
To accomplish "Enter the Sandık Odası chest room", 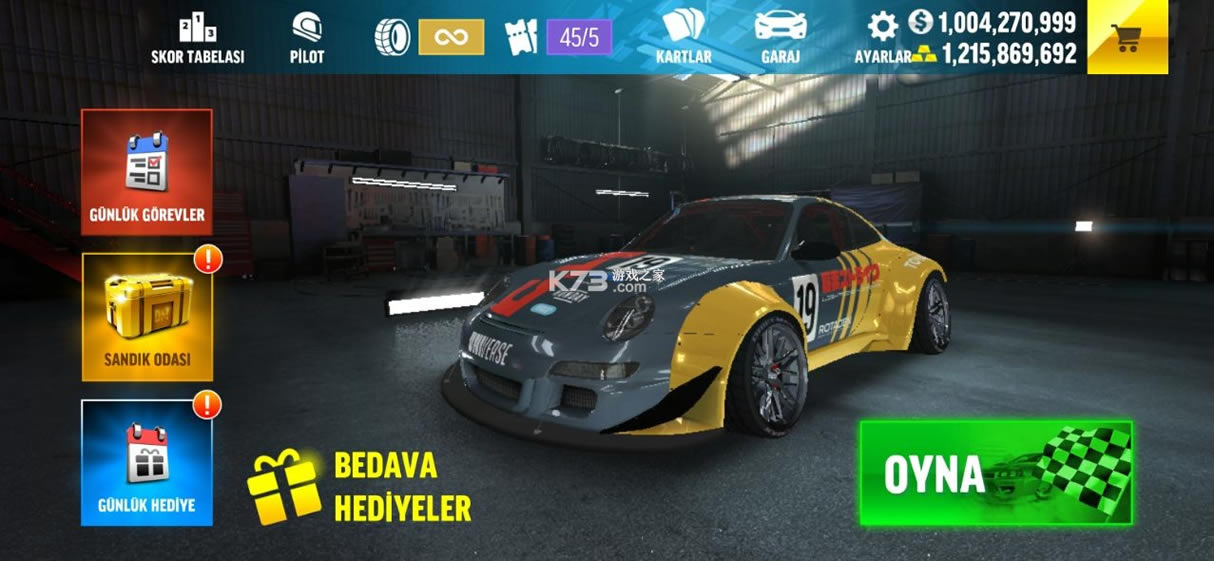I will tap(147, 316).
